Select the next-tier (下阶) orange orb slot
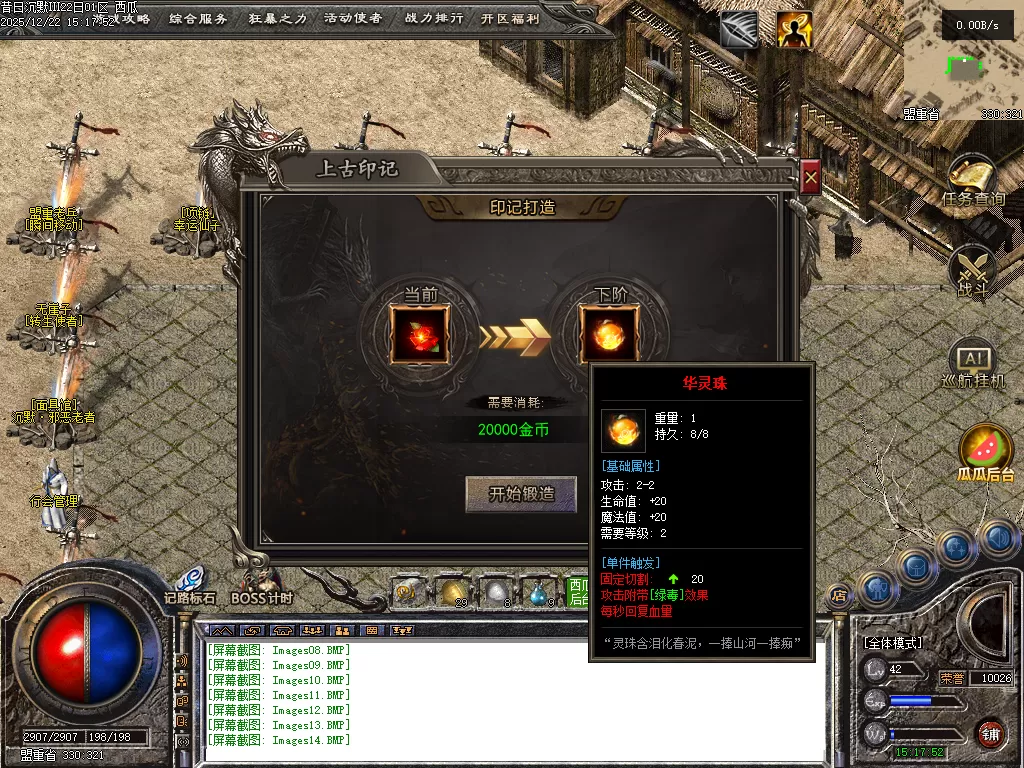The width and height of the screenshot is (1024, 768). click(608, 335)
